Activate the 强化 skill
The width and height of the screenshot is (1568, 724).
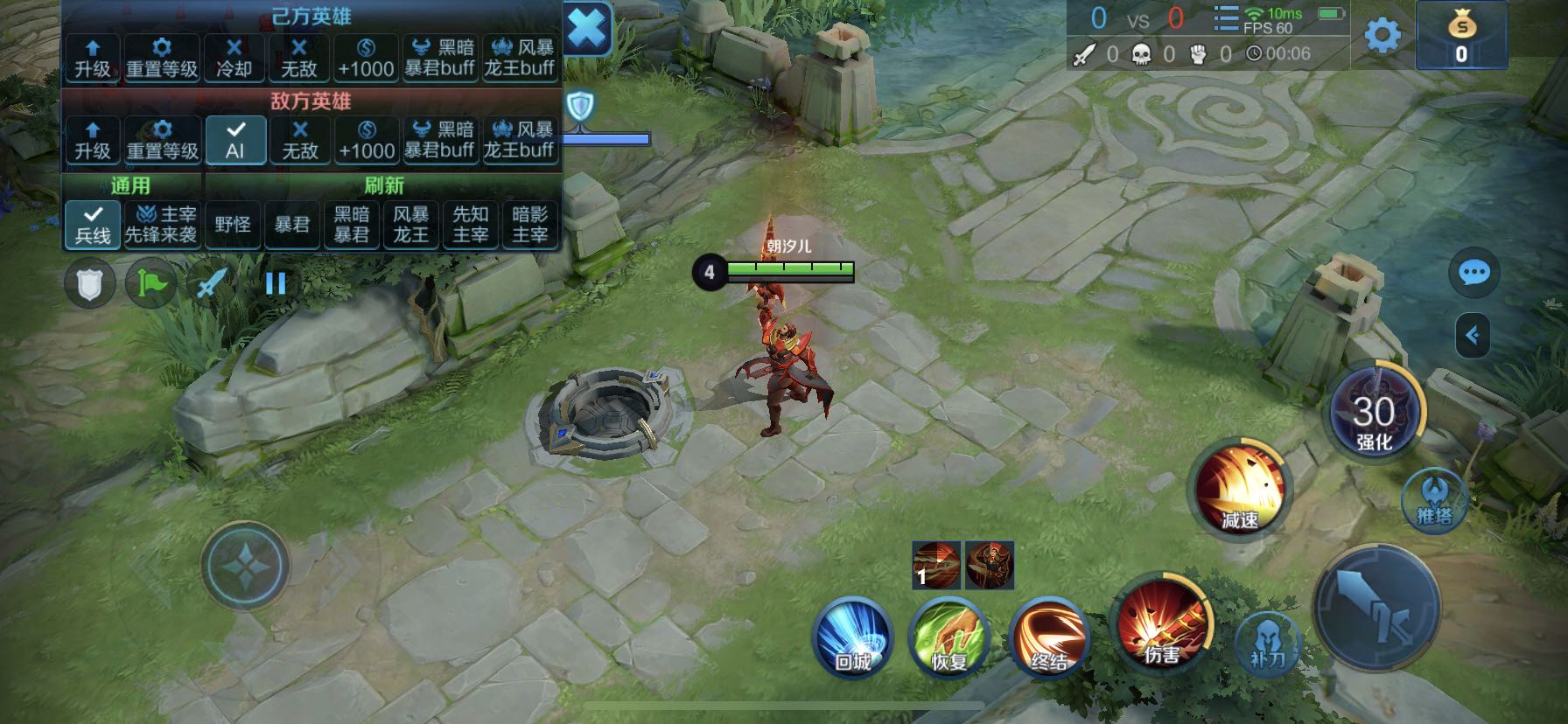tap(1375, 414)
